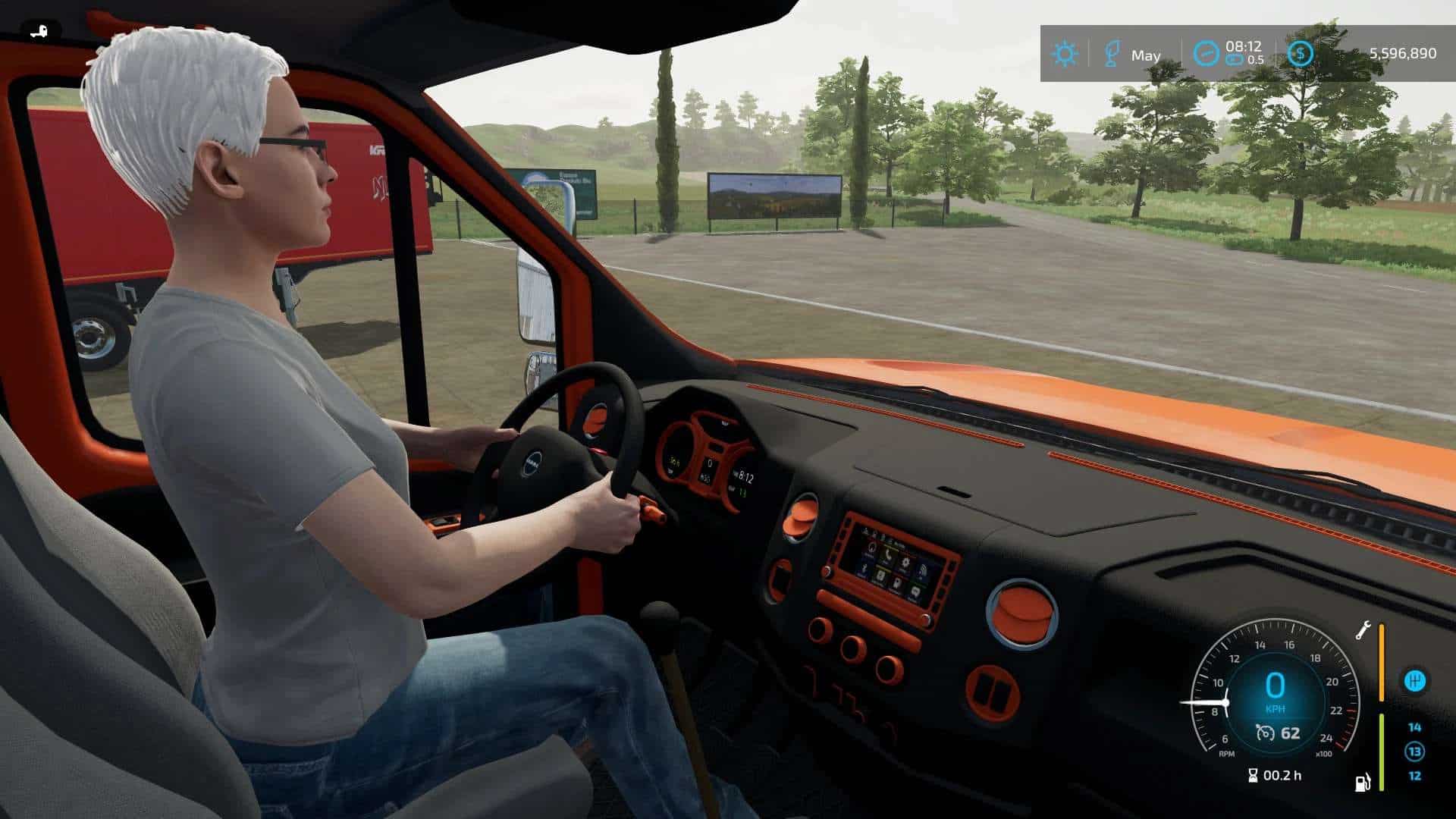Open the dollar money icon
The width and height of the screenshot is (1456, 819).
tap(1301, 53)
